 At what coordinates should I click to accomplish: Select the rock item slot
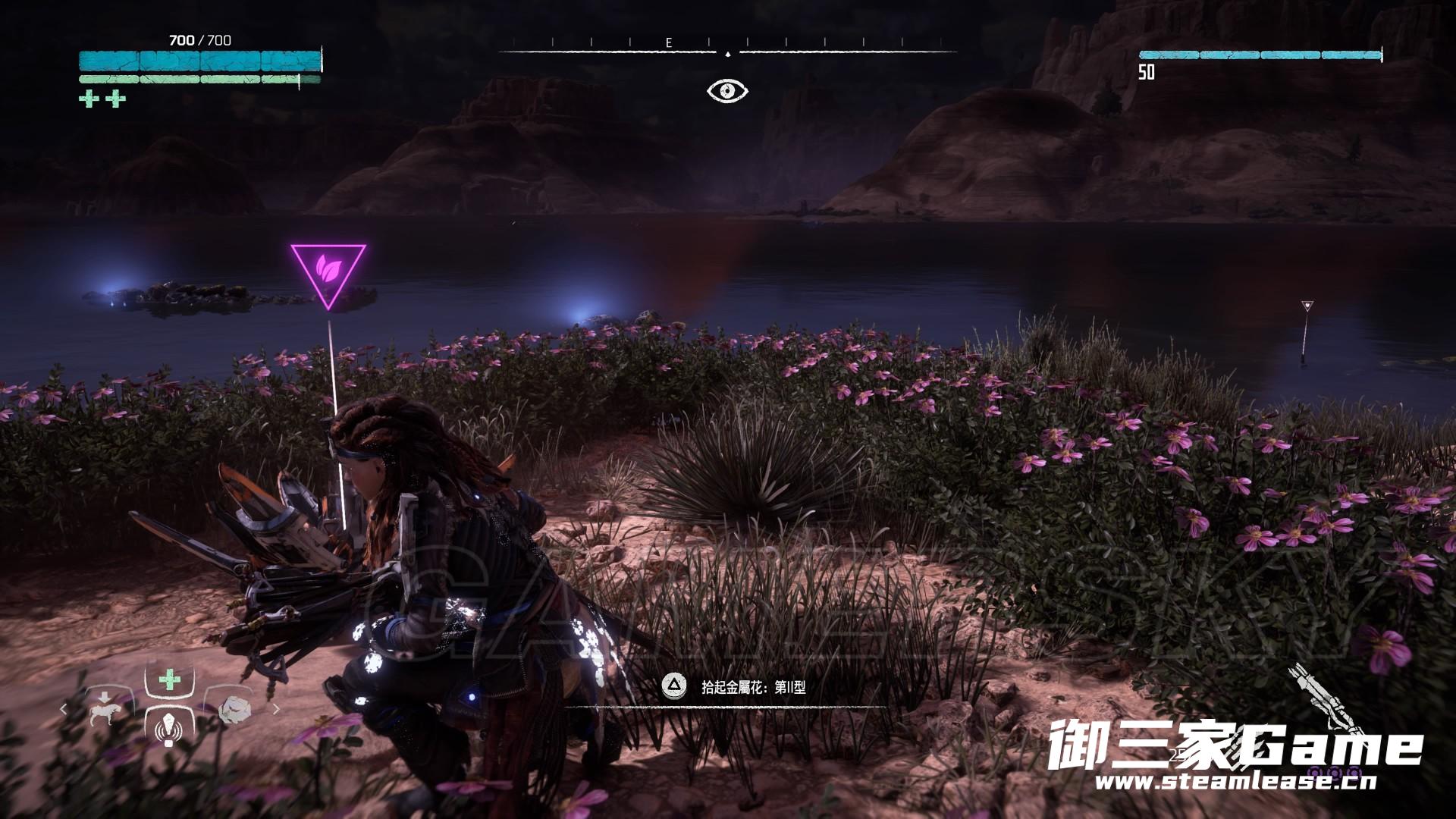click(232, 709)
